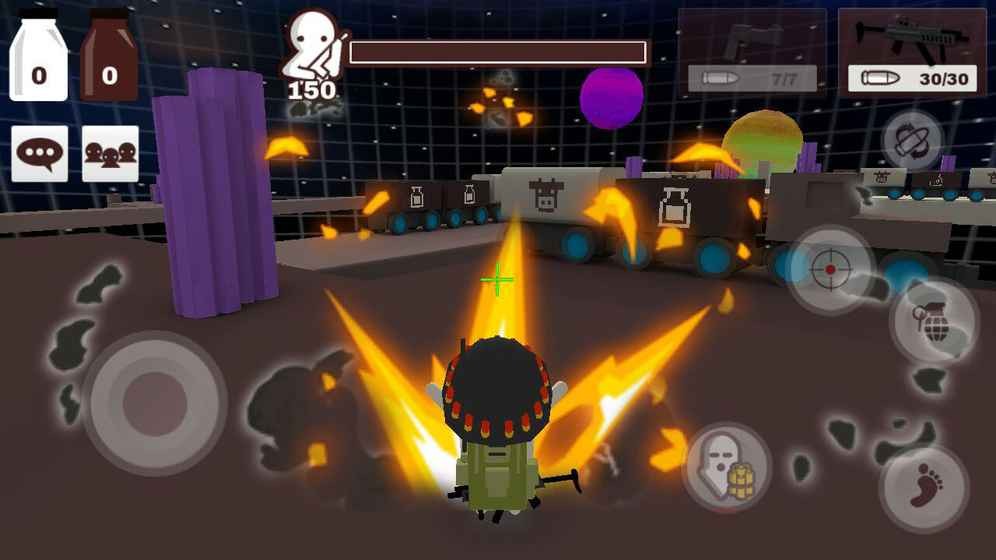Select the assault rifle weapon slot

click(x=912, y=52)
